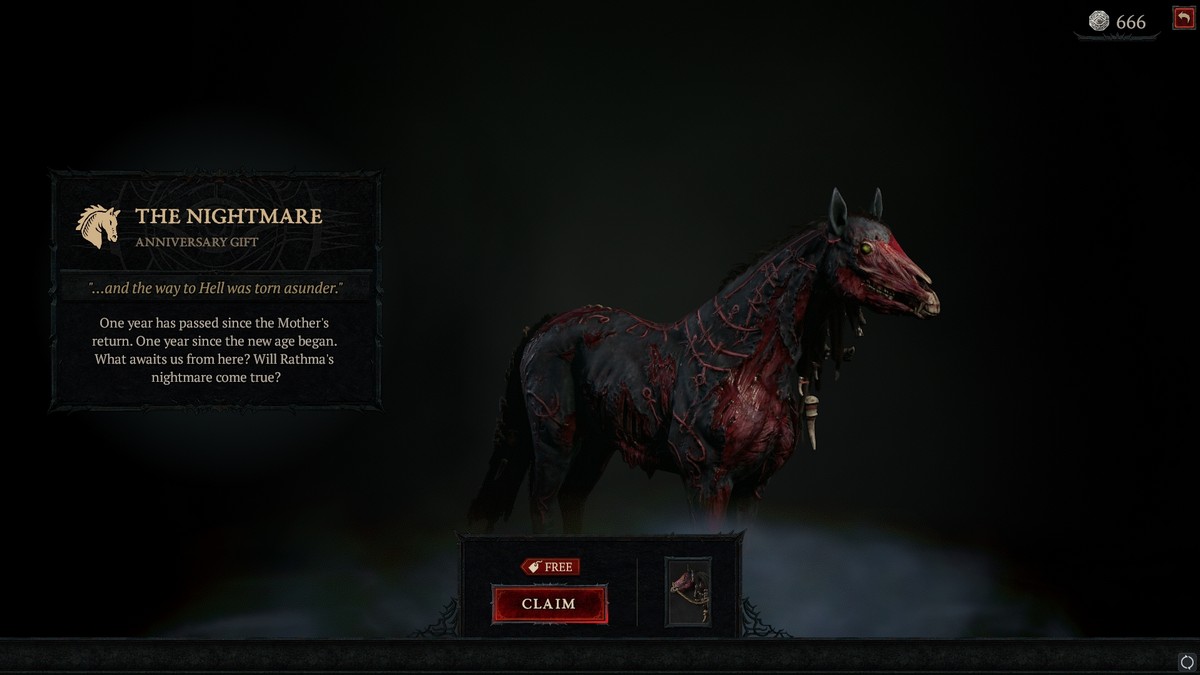This screenshot has height=675, width=1200.
Task: Select the Nightmare mount item thumbnail
Action: coord(688,591)
